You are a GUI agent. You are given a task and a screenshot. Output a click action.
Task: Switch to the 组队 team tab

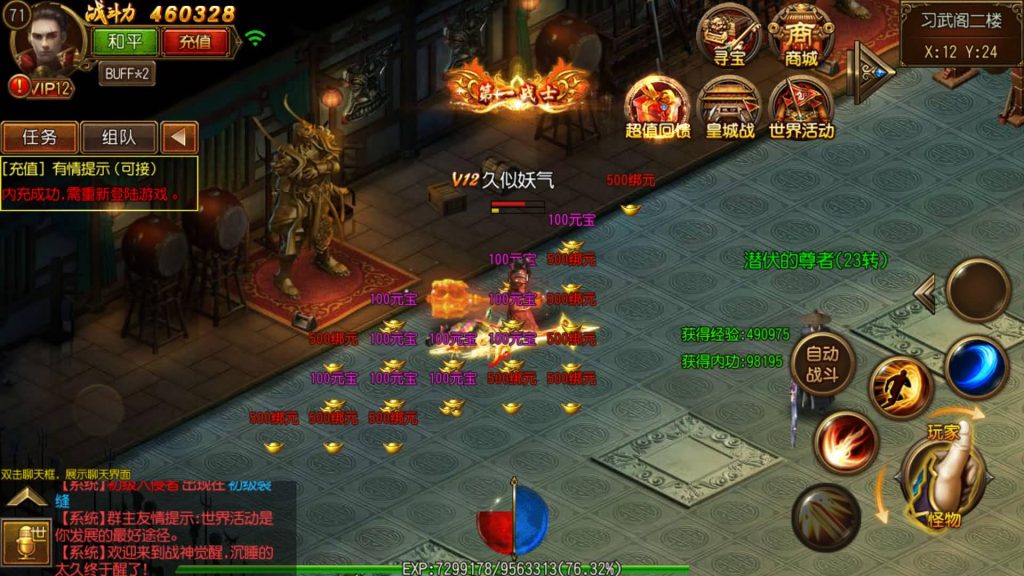[x=117, y=137]
